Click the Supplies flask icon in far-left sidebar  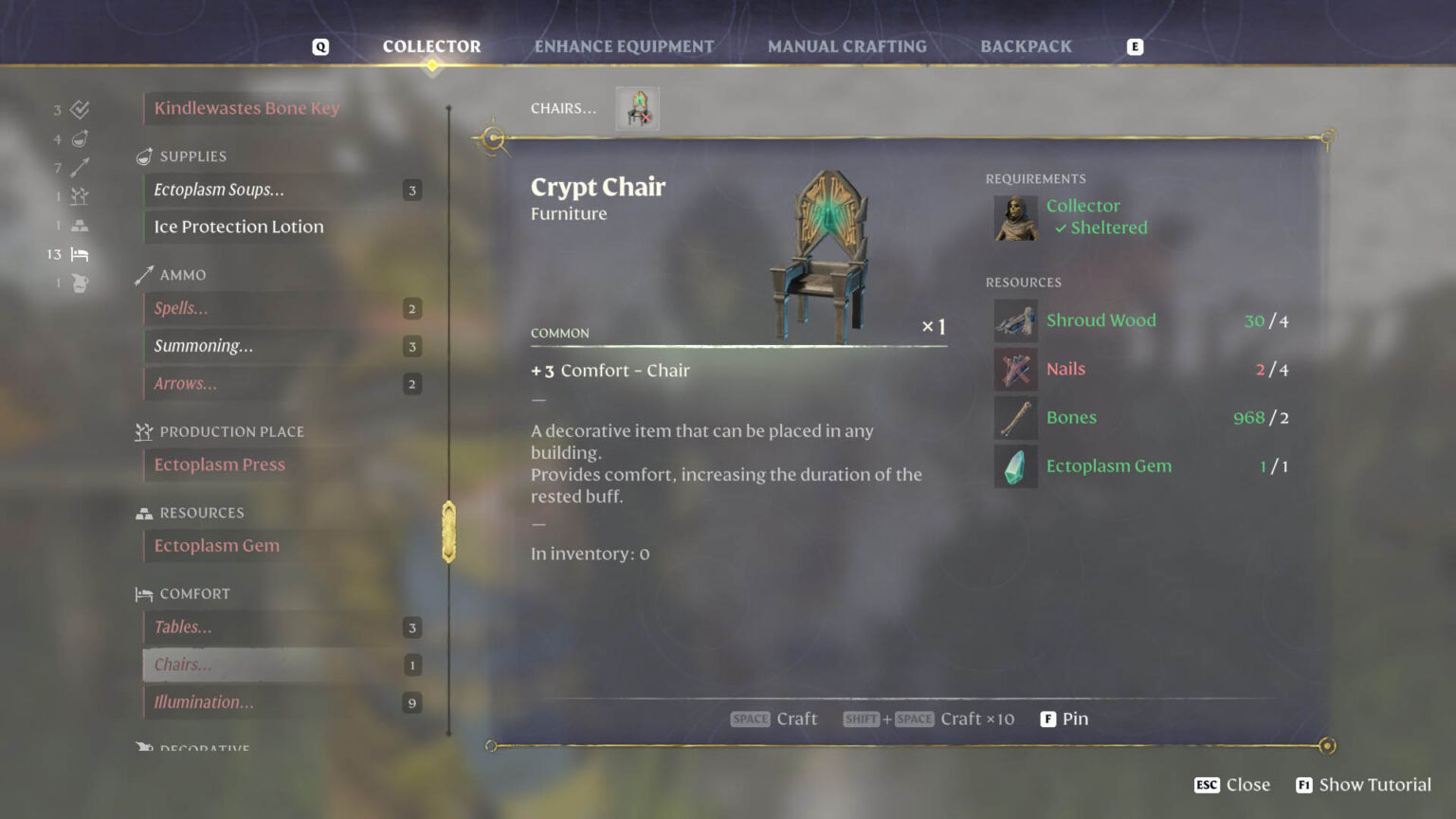click(x=80, y=137)
